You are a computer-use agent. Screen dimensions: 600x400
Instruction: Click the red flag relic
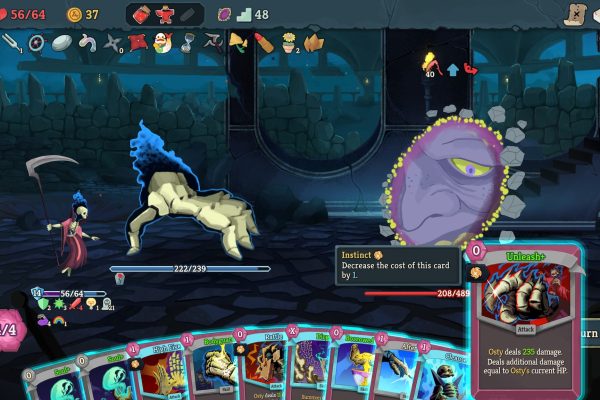coord(137,42)
